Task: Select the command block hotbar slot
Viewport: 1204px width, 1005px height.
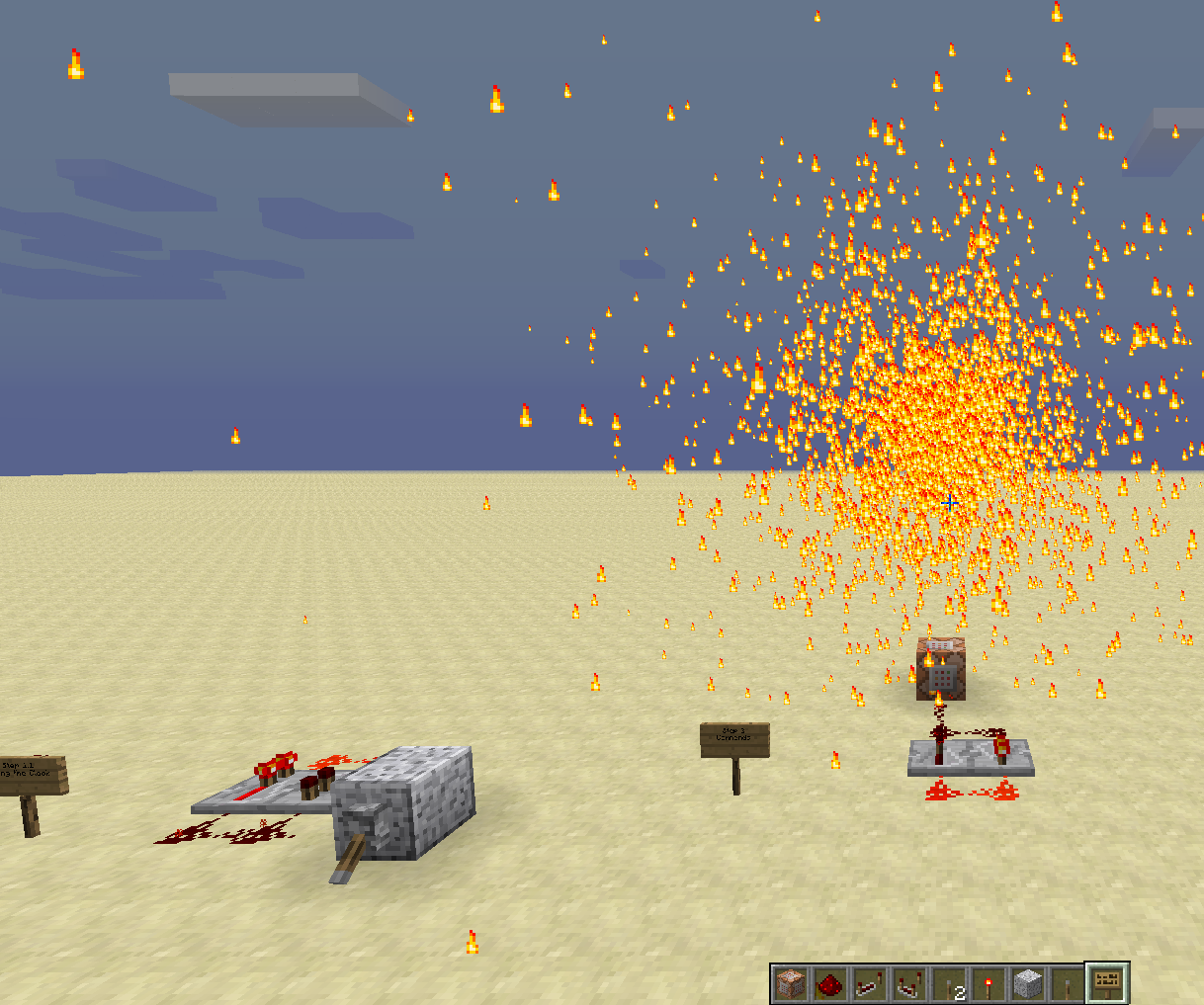Action: (791, 984)
